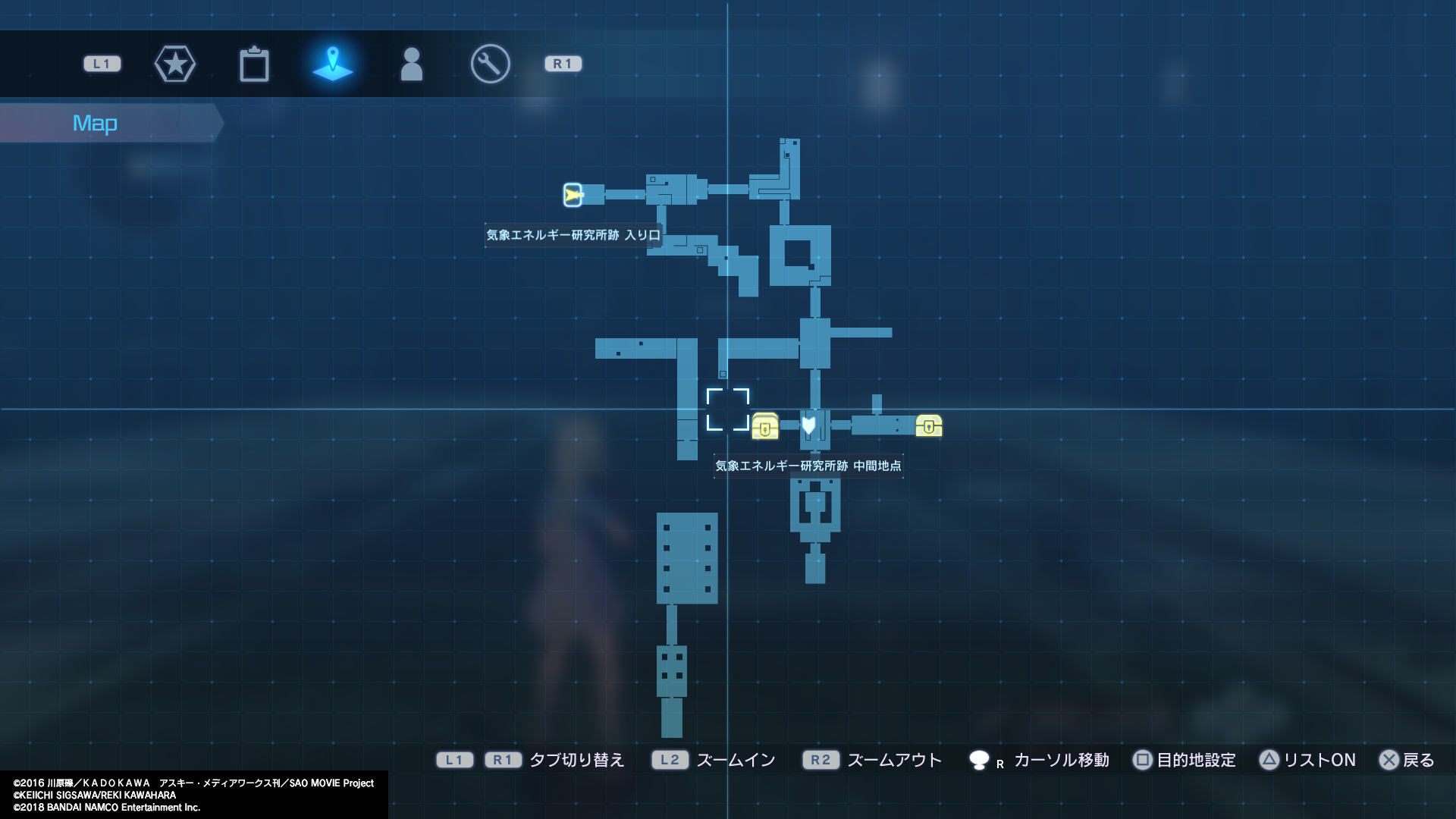Enable リストON with the triangle button

click(1311, 760)
